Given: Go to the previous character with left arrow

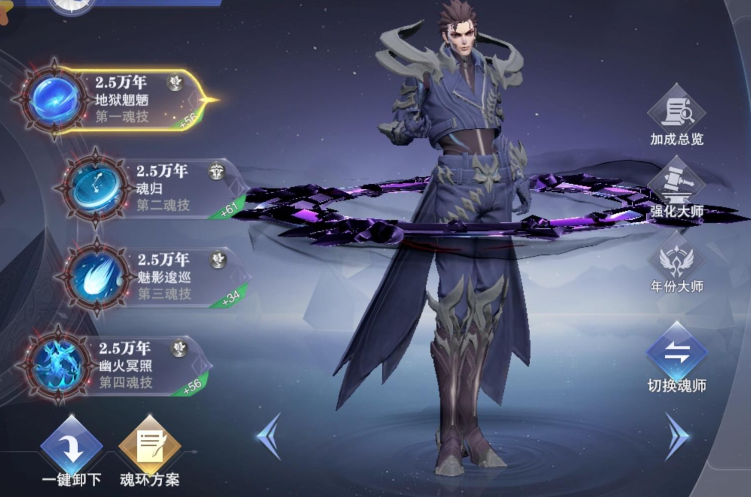Looking at the screenshot, I should pos(268,435).
